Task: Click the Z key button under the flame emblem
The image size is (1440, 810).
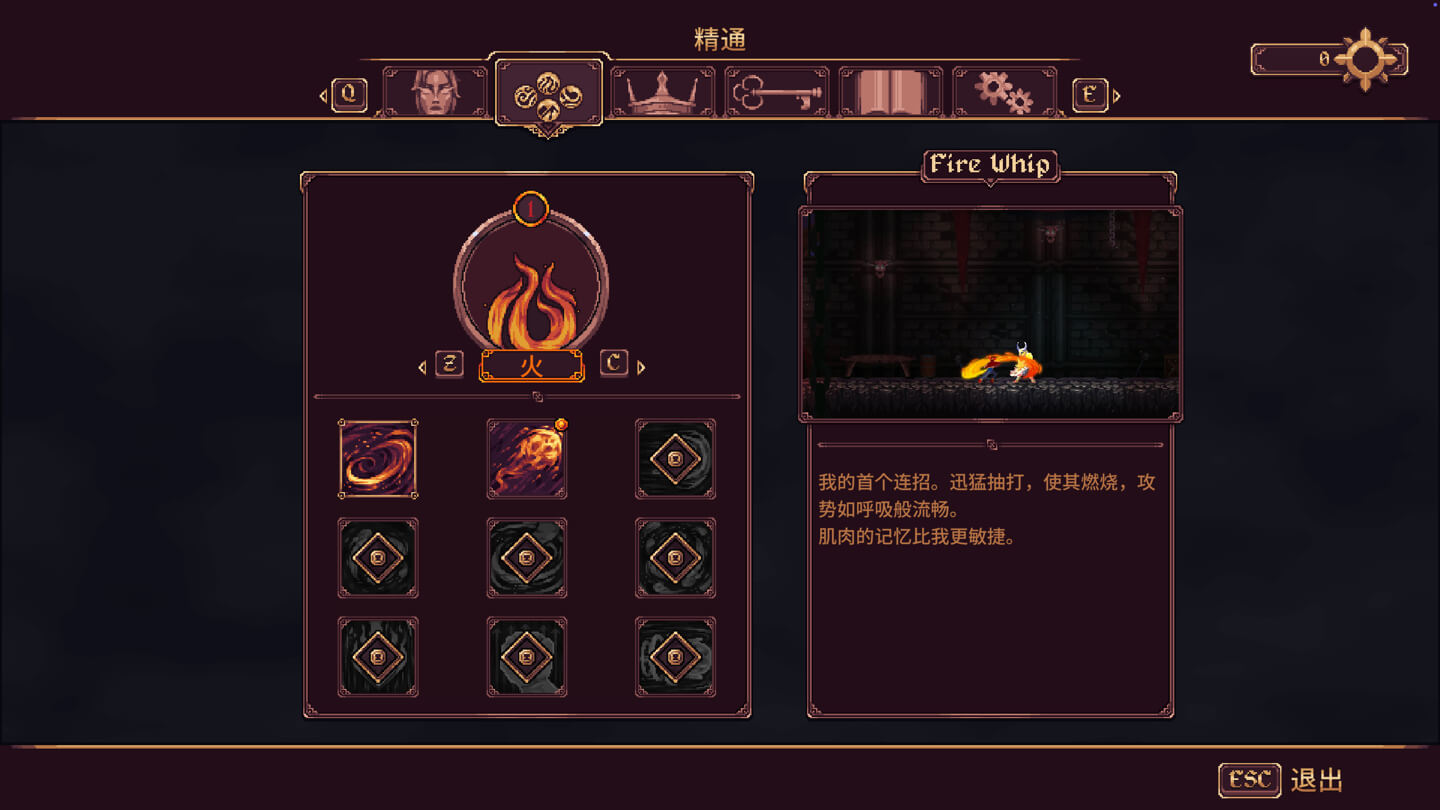Action: (x=446, y=366)
